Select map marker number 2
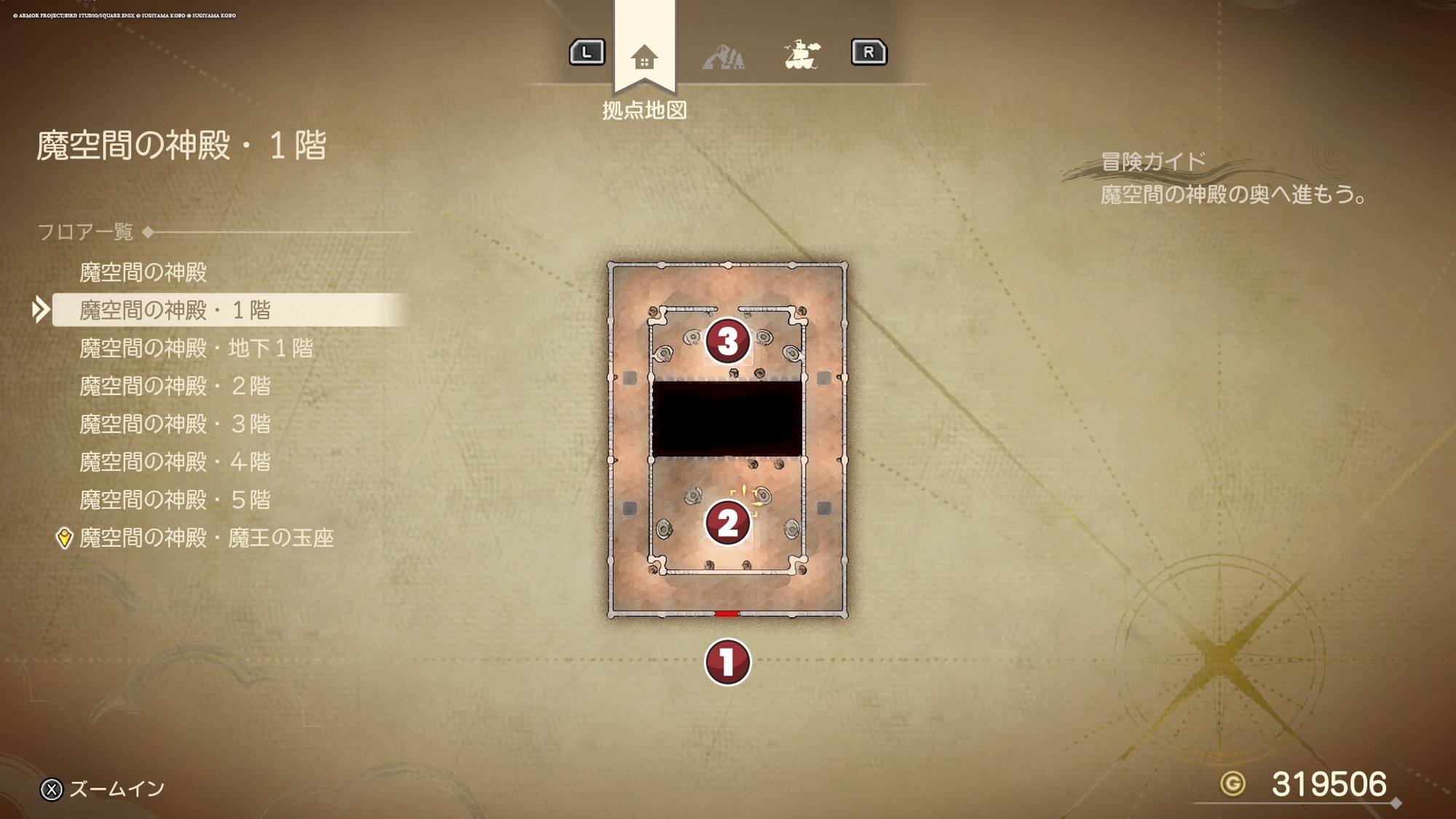The height and width of the screenshot is (819, 1456). coord(727,522)
